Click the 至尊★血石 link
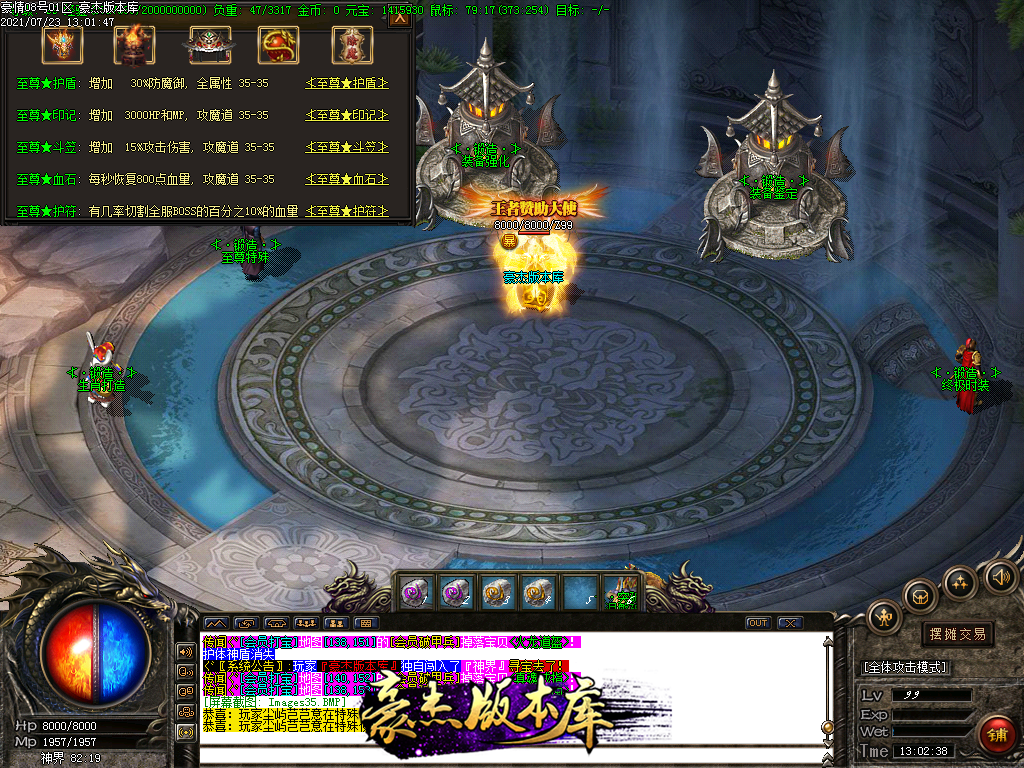 click(346, 180)
